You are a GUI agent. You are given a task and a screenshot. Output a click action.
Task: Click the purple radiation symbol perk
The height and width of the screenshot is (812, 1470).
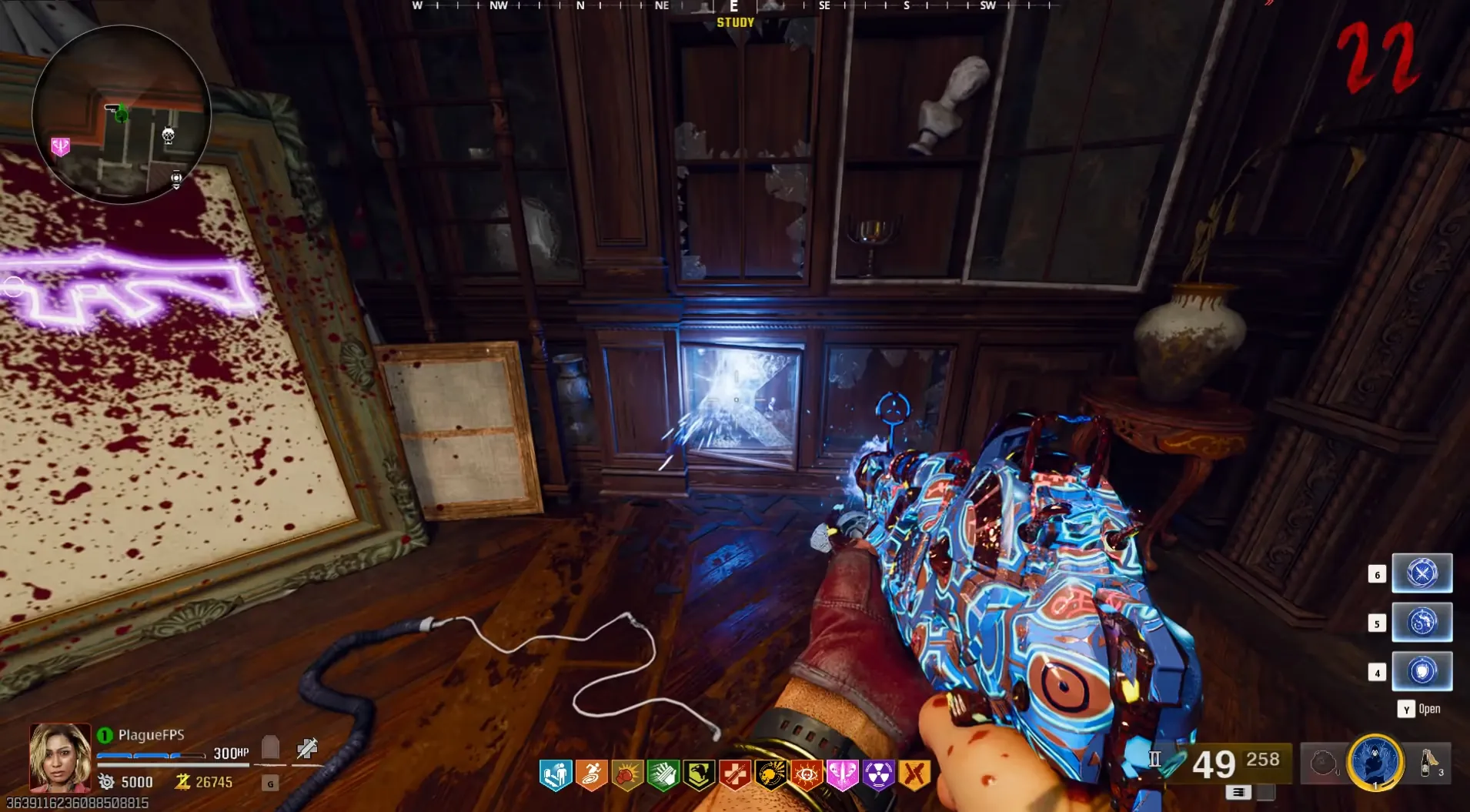[878, 775]
